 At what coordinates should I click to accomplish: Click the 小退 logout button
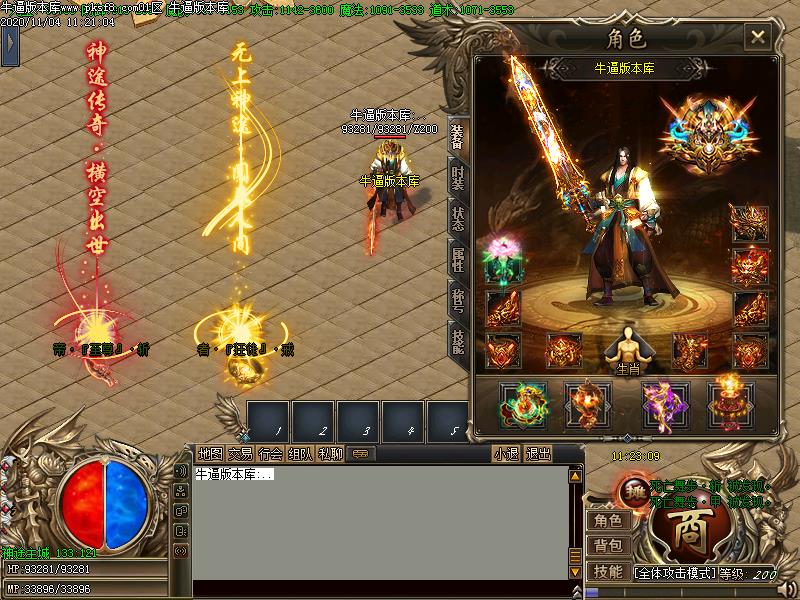[506, 454]
